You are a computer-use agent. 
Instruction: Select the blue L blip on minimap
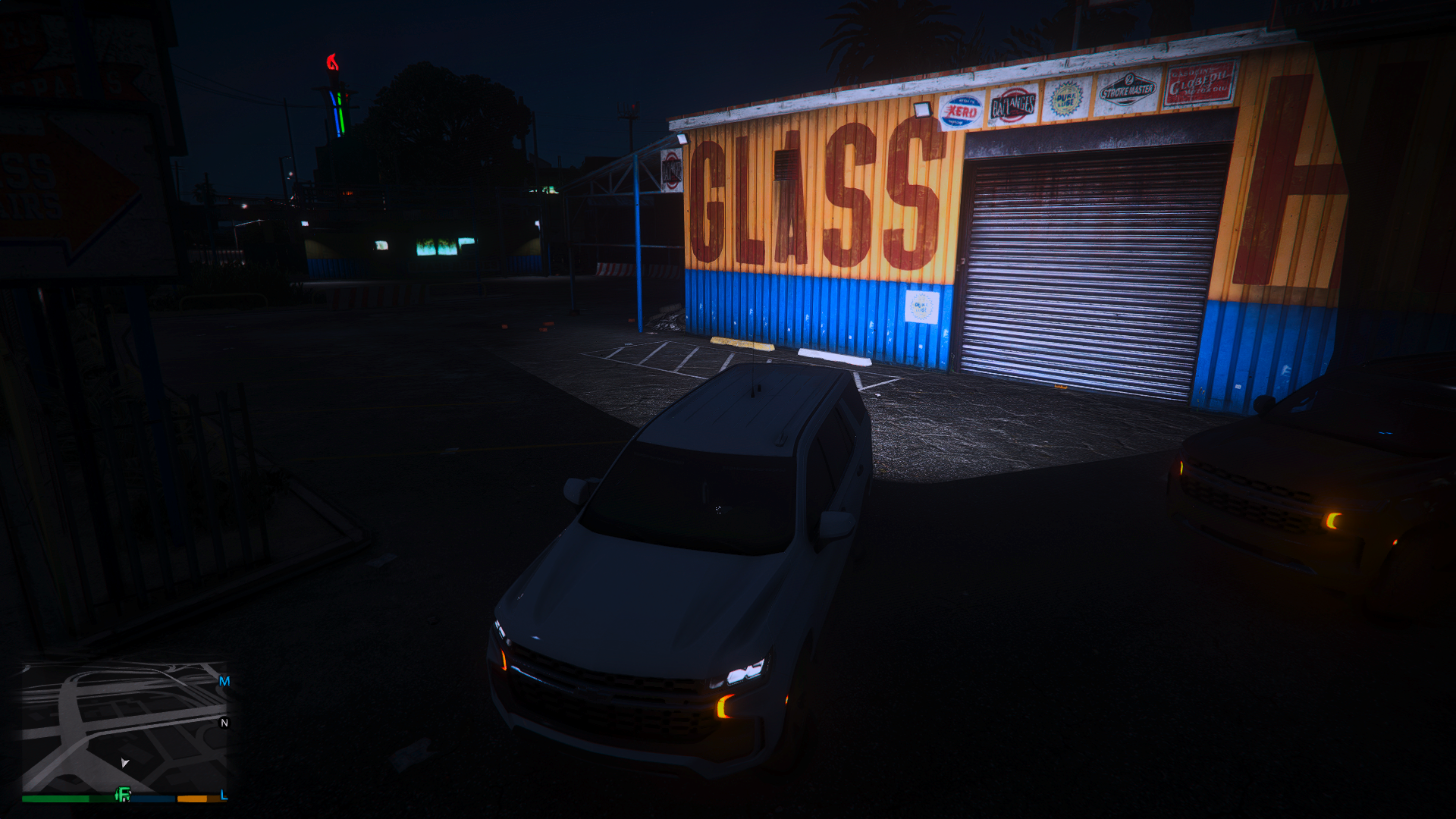[x=224, y=795]
